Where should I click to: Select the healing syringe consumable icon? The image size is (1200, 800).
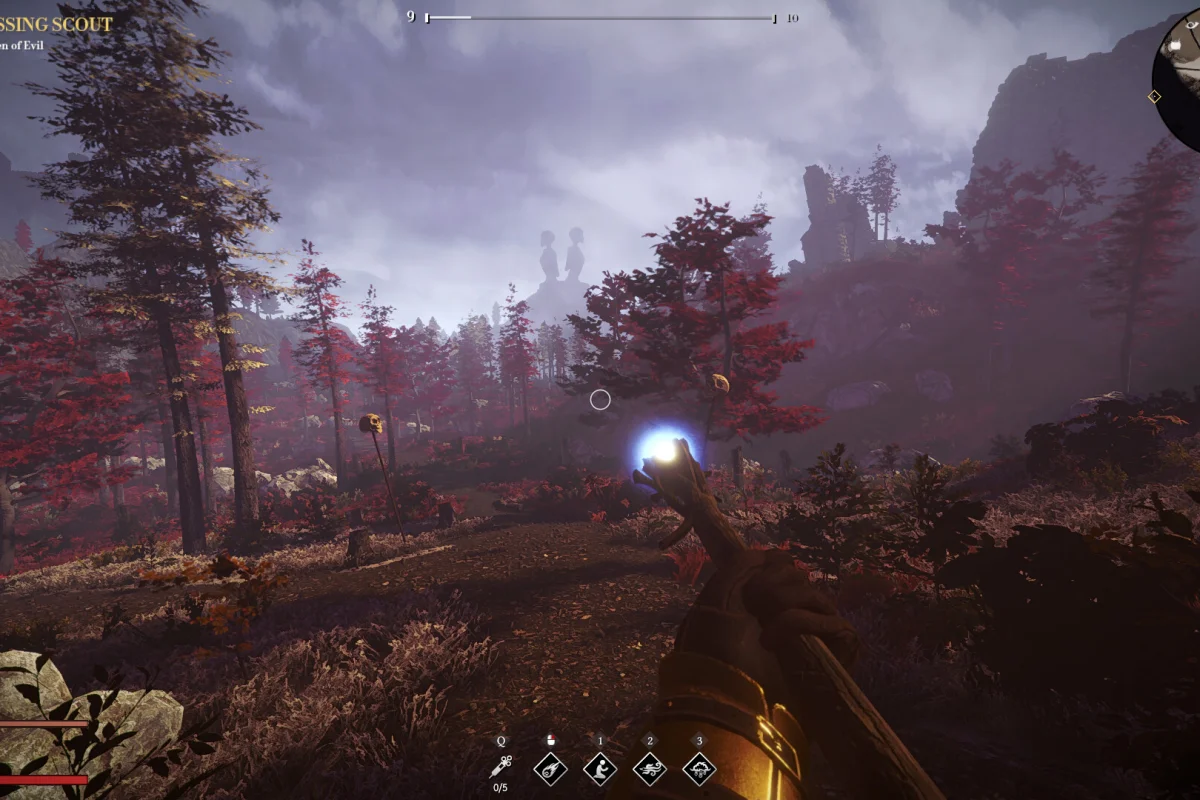501,767
